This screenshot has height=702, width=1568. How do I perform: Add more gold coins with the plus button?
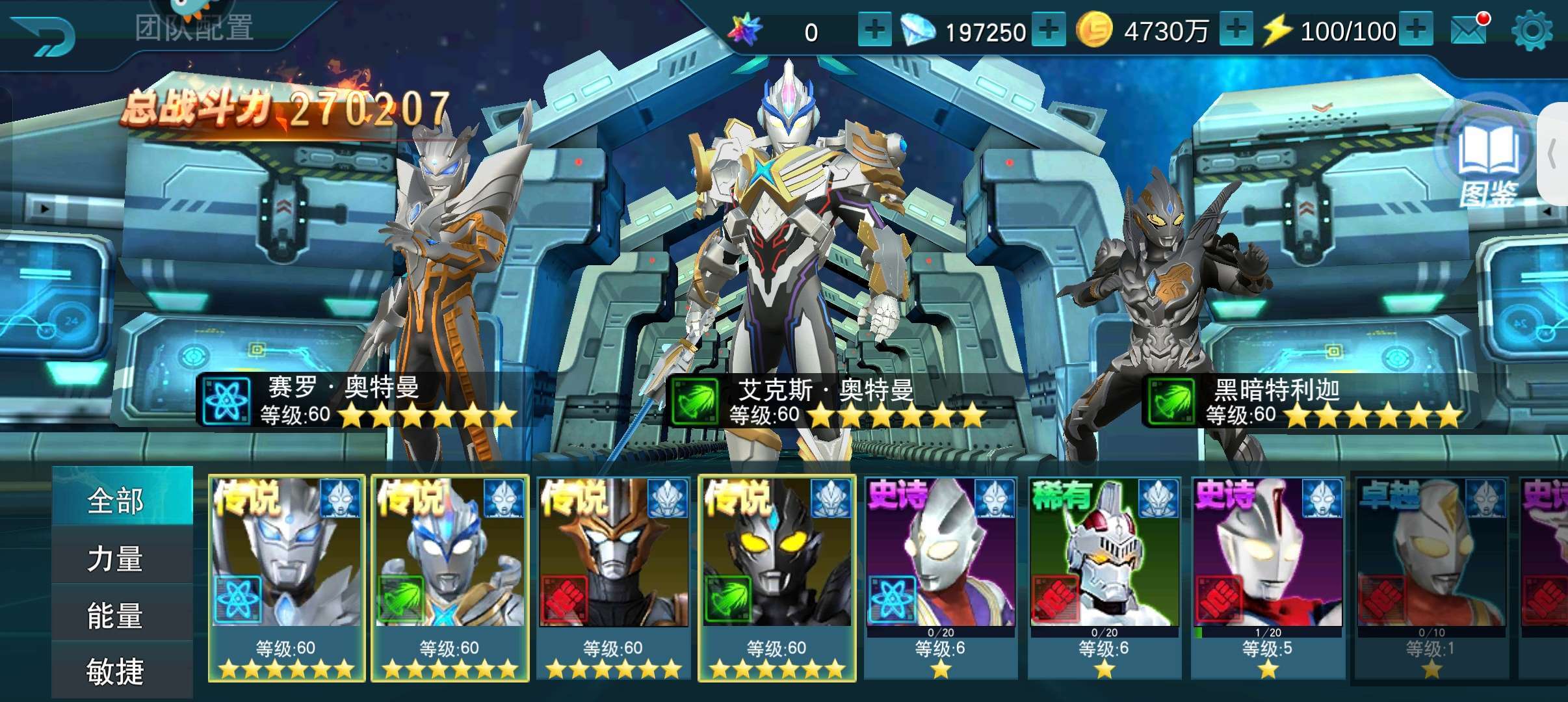[1236, 30]
